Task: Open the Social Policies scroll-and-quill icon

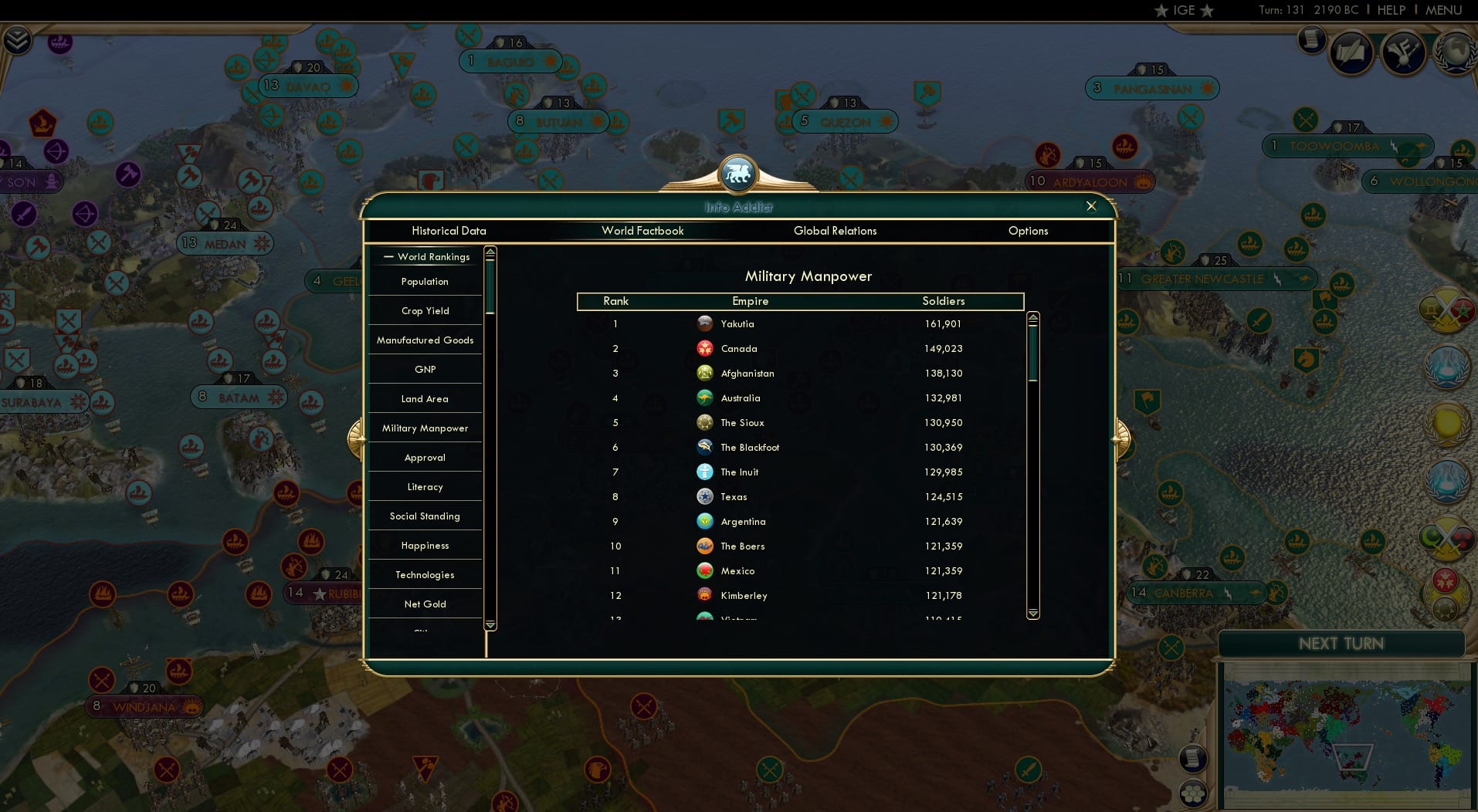Action: coord(1351,52)
